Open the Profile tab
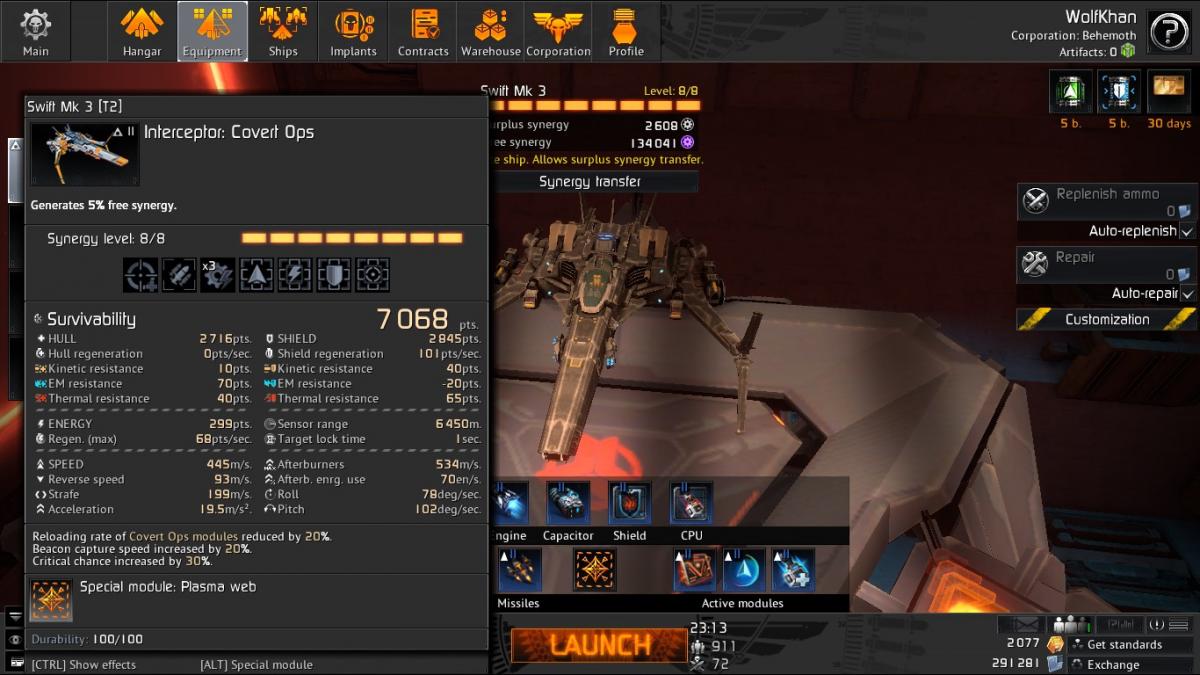This screenshot has width=1200, height=675. coord(626,31)
